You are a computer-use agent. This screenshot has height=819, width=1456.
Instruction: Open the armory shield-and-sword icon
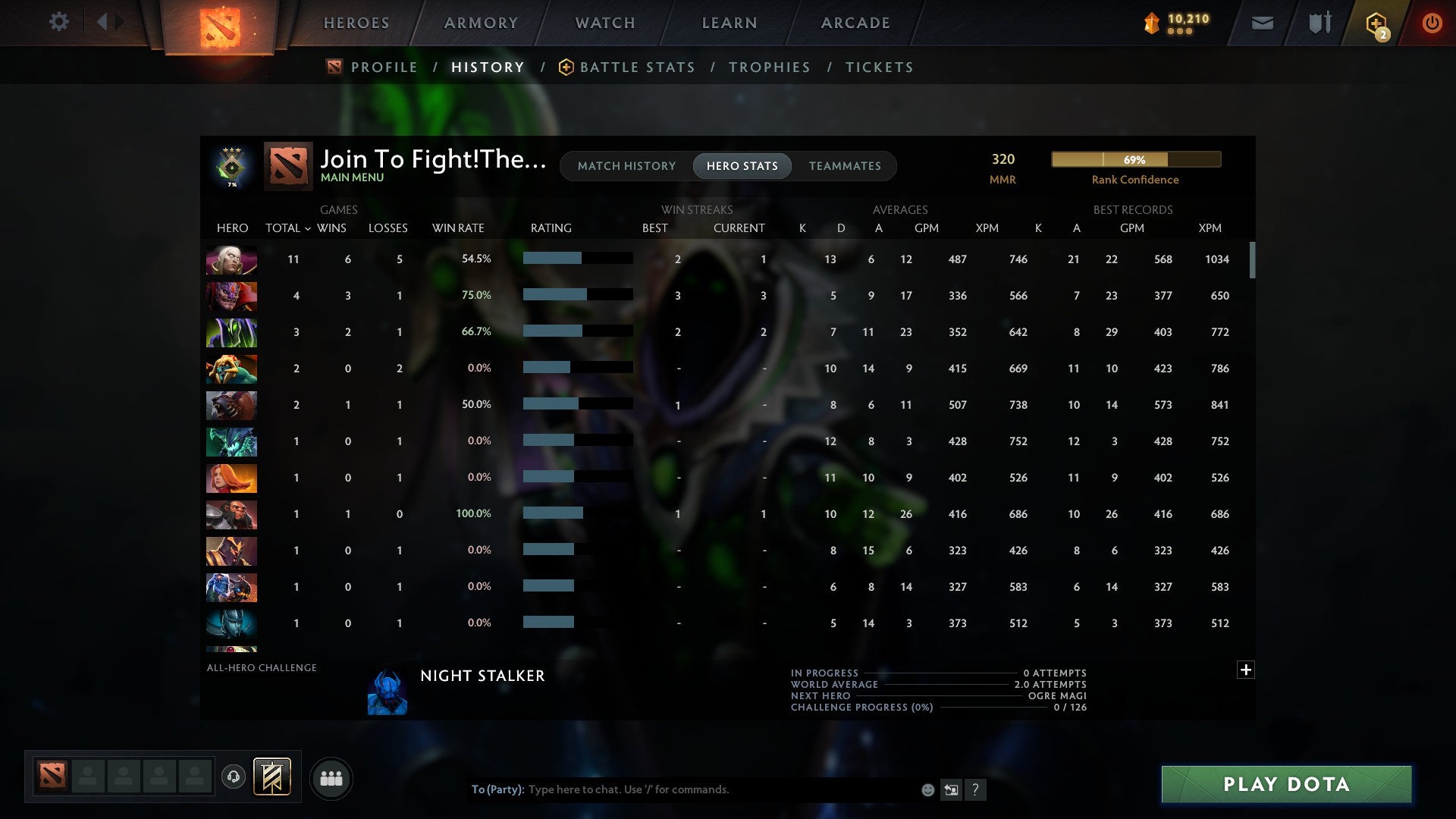(x=1319, y=23)
